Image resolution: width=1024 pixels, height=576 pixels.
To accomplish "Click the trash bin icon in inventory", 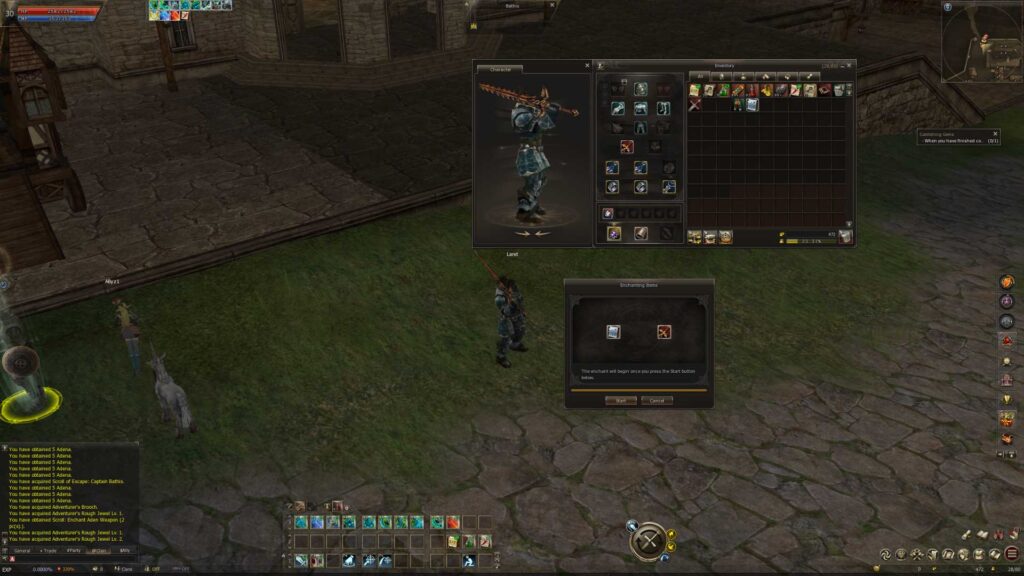I will [846, 236].
